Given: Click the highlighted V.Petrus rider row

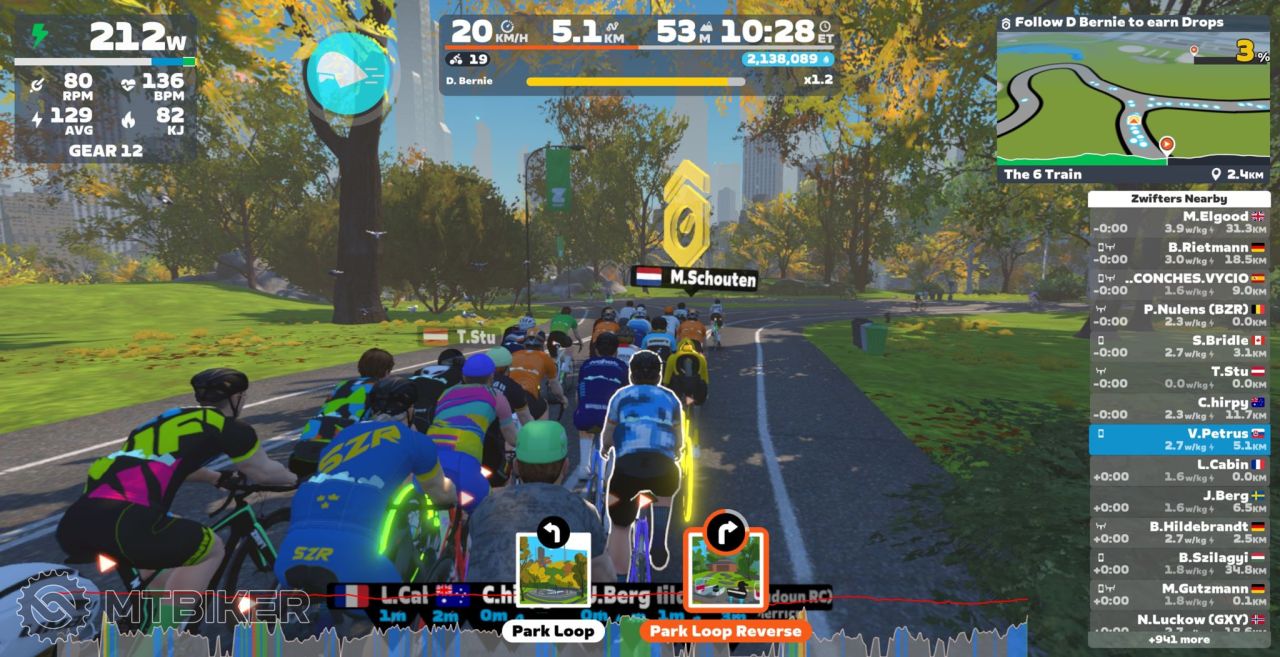Looking at the screenshot, I should click(1179, 439).
